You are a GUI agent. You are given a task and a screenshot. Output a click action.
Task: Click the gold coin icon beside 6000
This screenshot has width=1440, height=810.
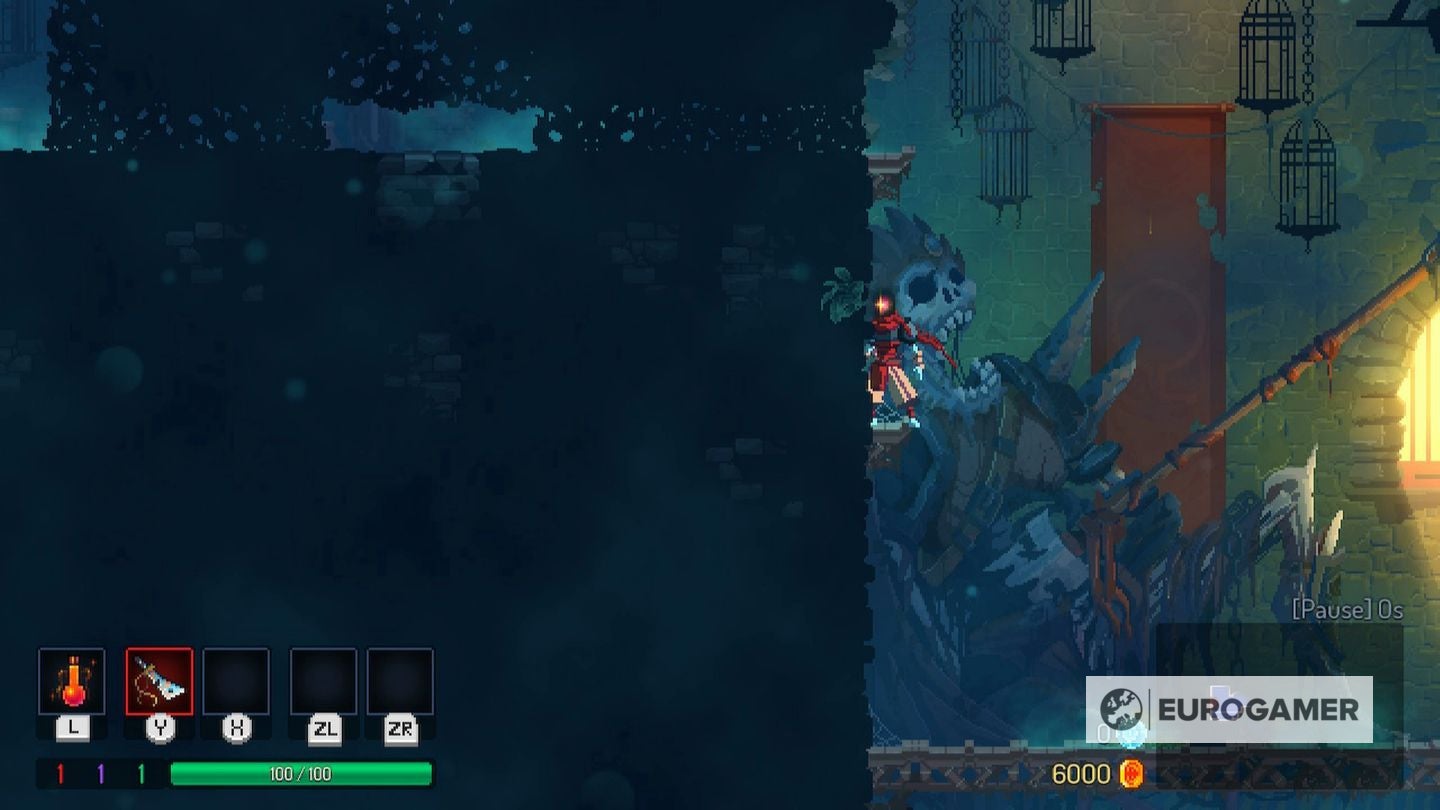click(1133, 772)
